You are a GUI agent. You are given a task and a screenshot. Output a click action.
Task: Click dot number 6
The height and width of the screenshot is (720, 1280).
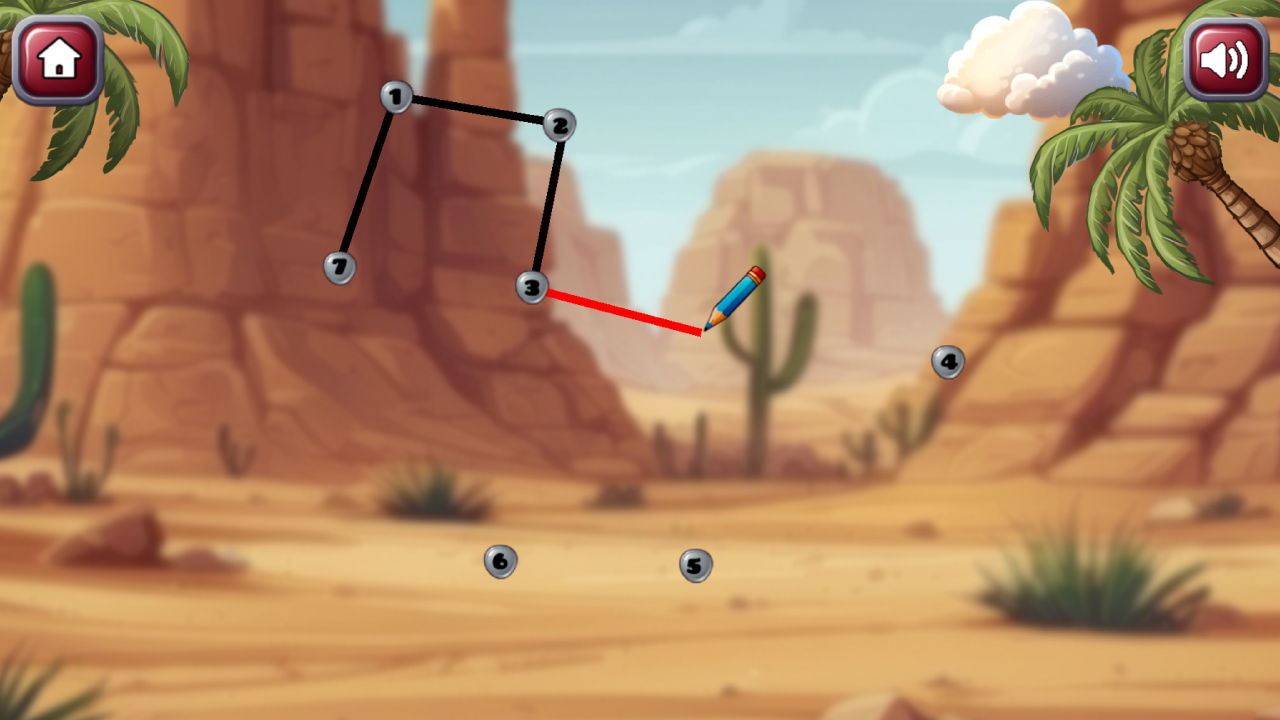click(x=499, y=562)
